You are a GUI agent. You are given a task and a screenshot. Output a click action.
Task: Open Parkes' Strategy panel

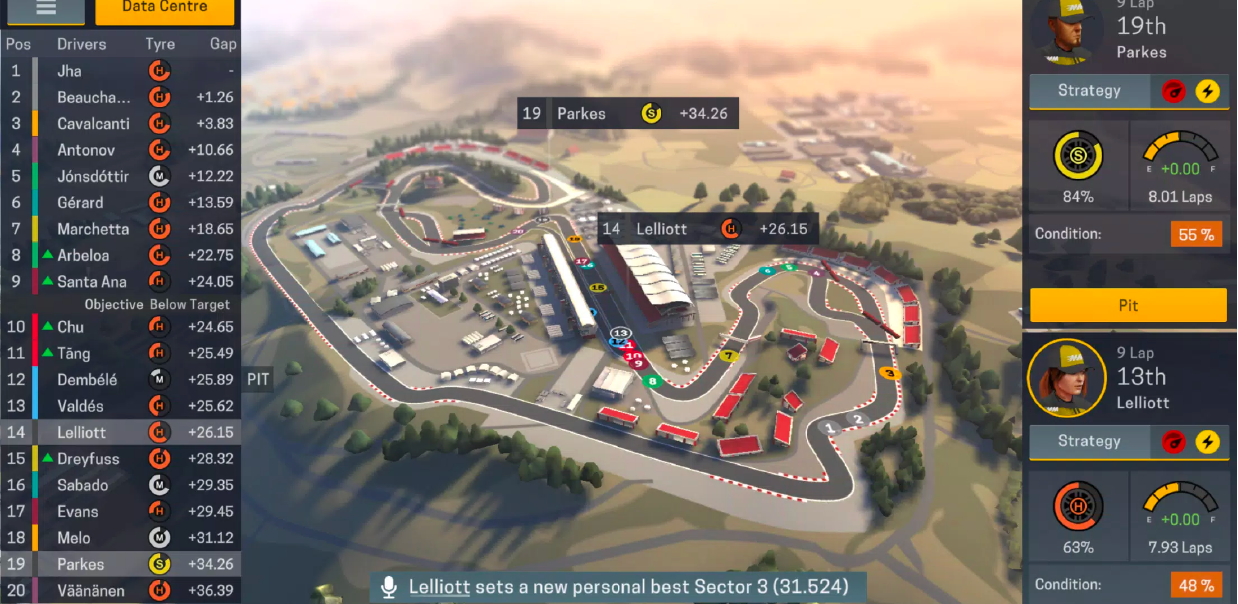[x=1089, y=91]
